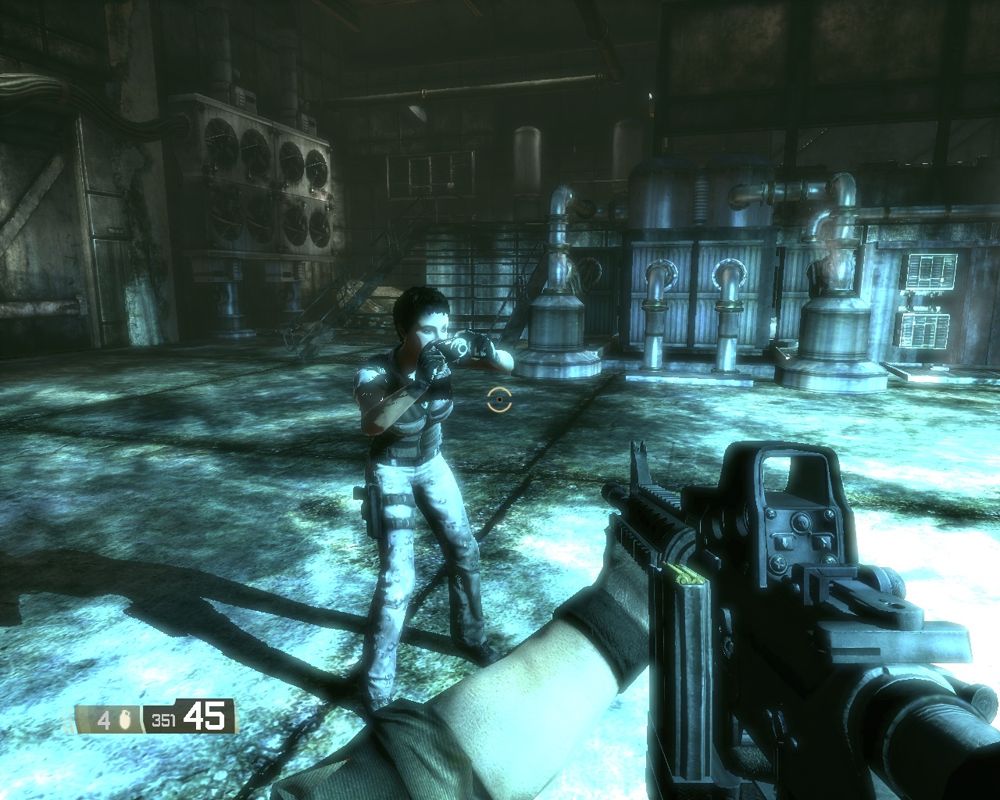Viewport: 1000px width, 800px height.
Task: Select the grenade icon in the HUD
Action: pos(126,717)
